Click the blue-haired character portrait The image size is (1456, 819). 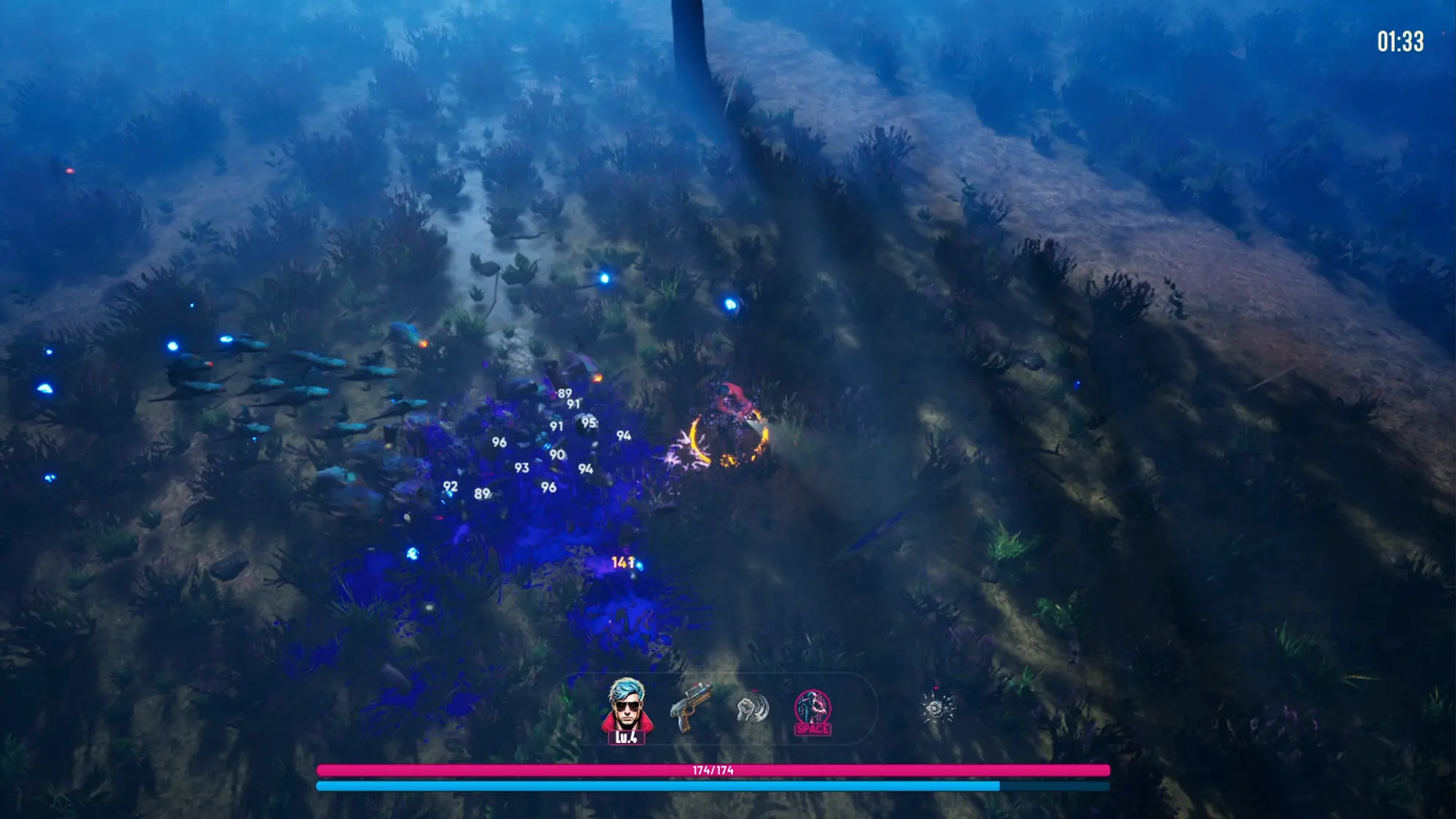[x=627, y=707]
